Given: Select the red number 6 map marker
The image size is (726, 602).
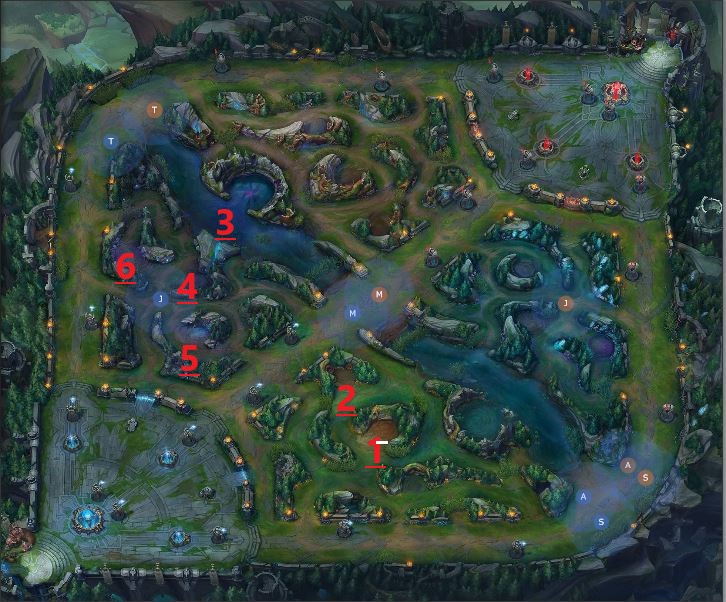Looking at the screenshot, I should tap(125, 267).
